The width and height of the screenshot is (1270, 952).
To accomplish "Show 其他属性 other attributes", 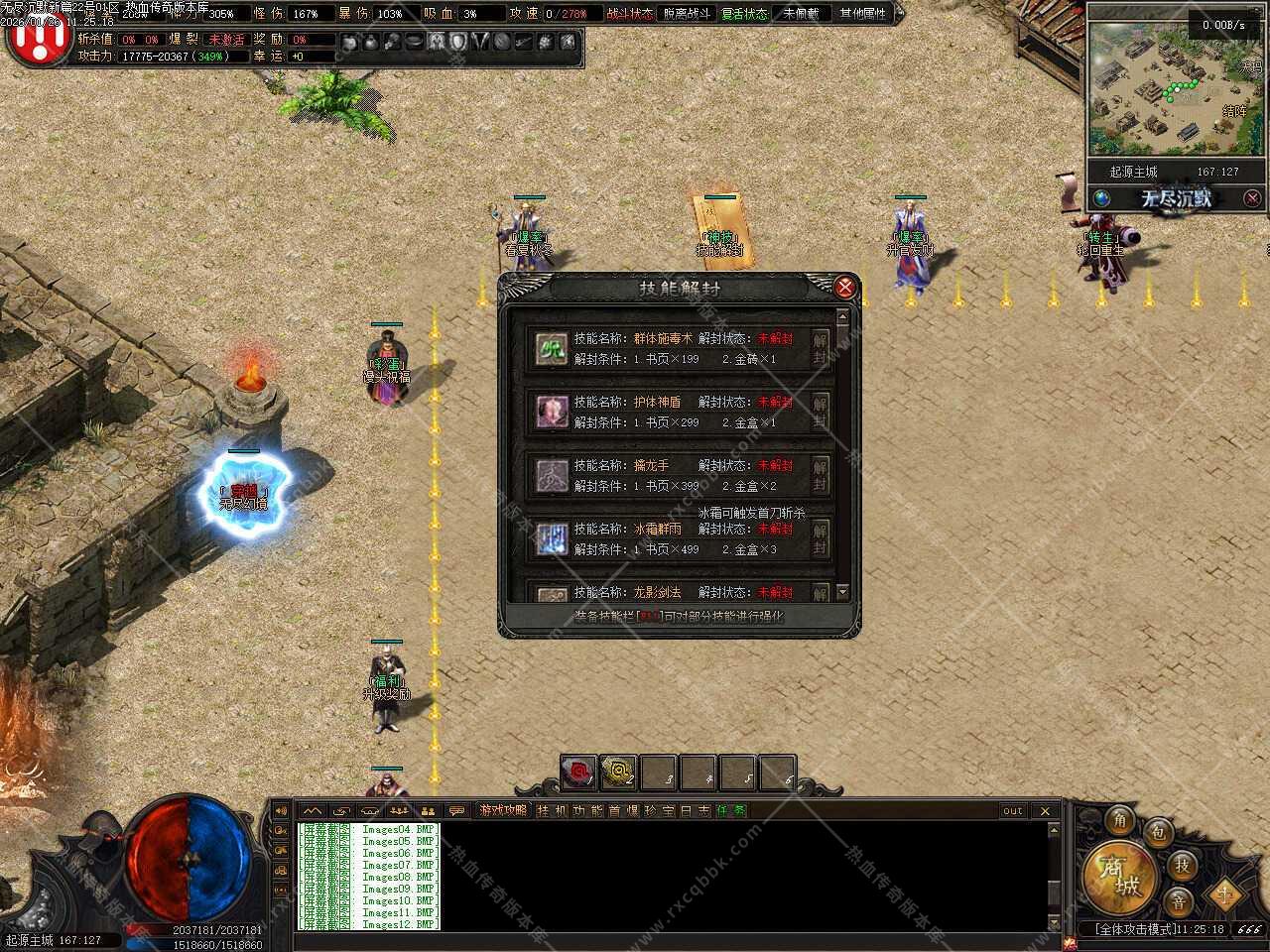I will tap(862, 14).
